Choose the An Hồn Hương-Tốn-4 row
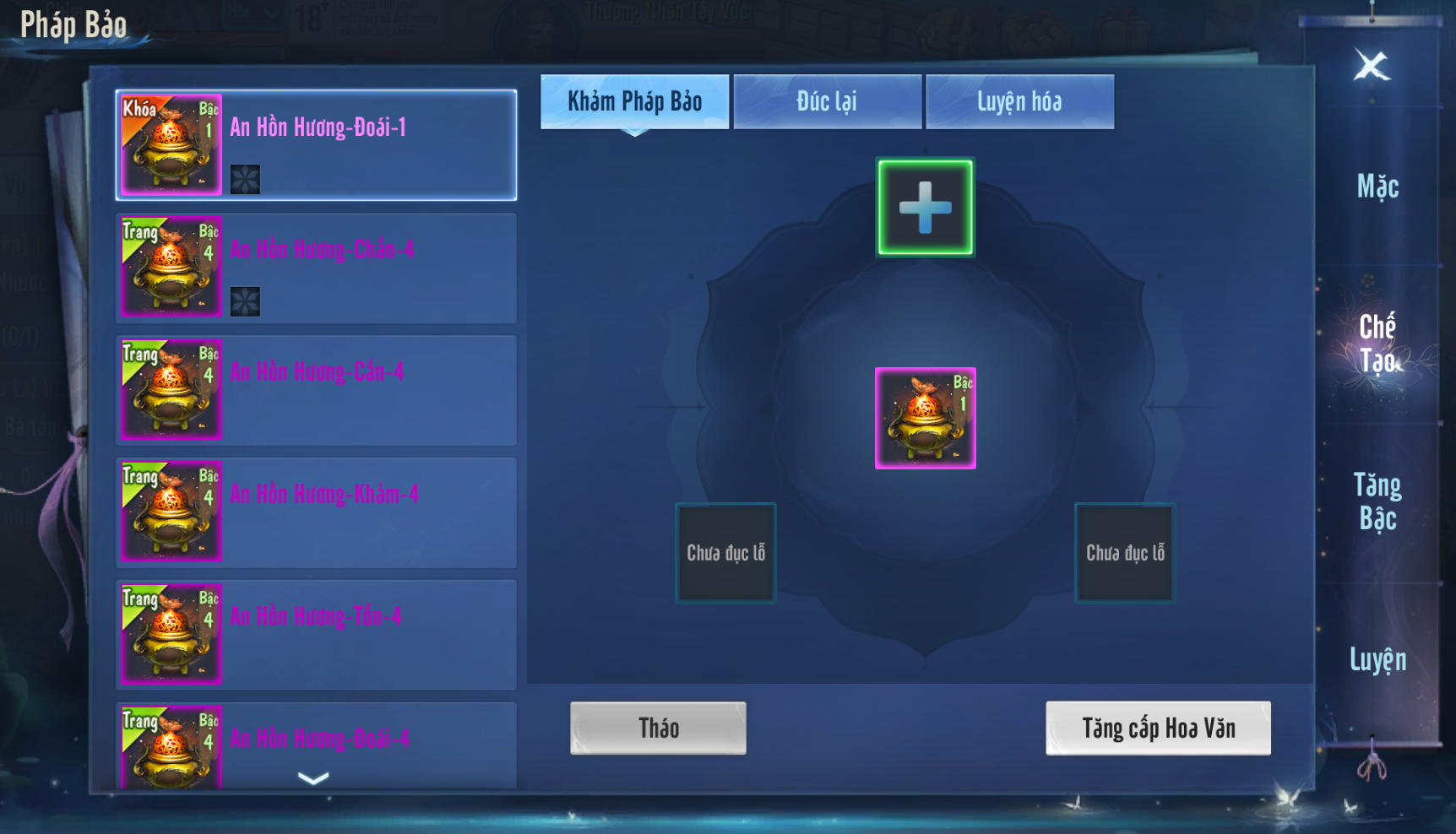 point(316,635)
